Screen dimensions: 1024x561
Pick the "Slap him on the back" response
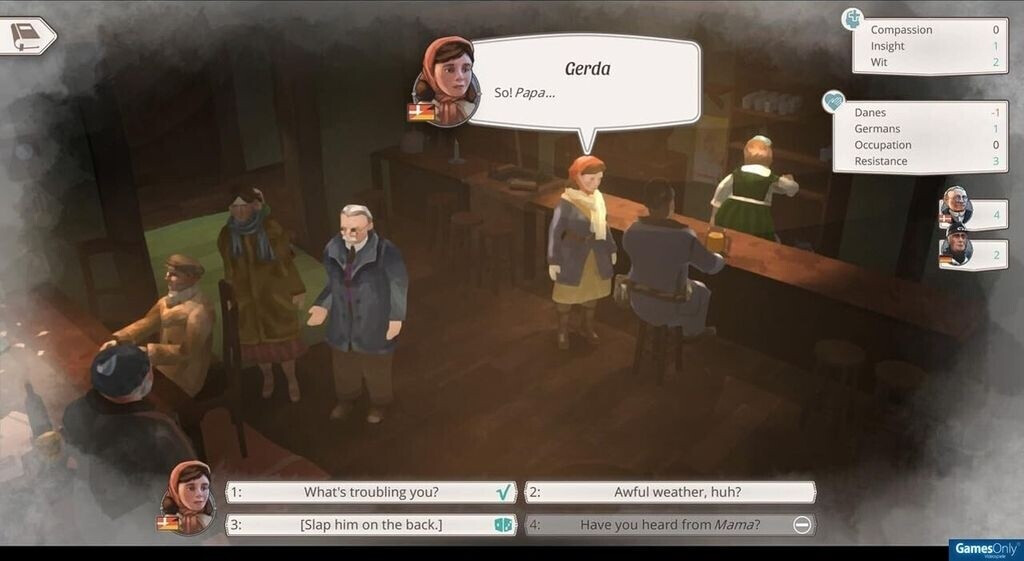(371, 524)
